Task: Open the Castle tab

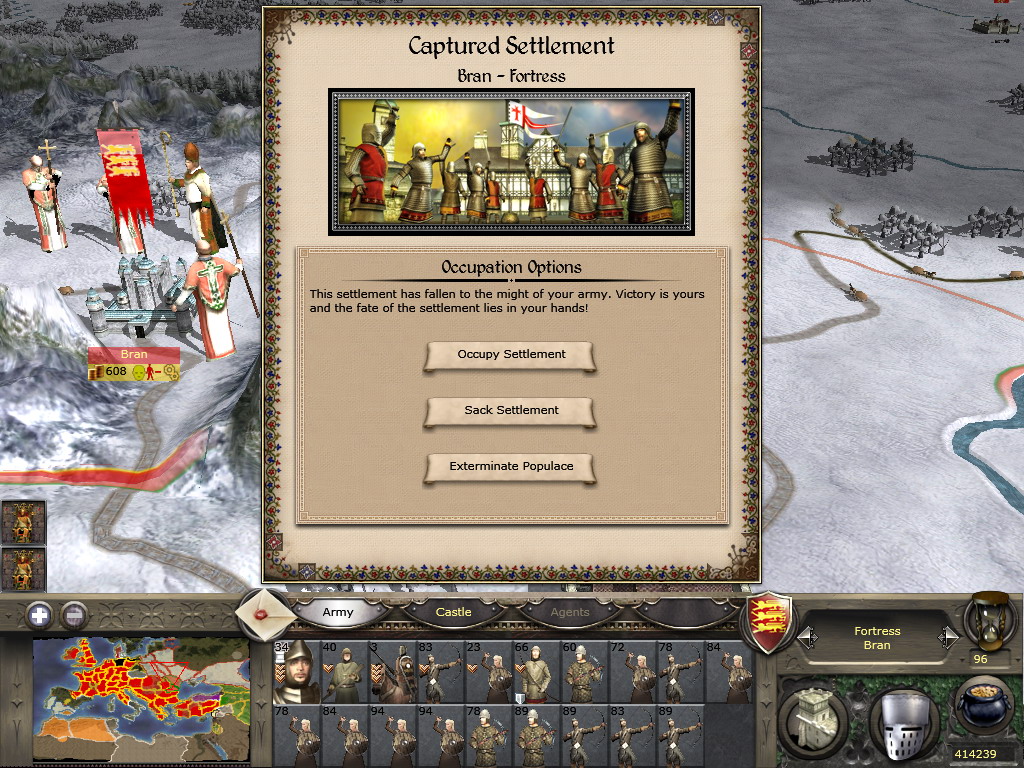Action: point(453,612)
